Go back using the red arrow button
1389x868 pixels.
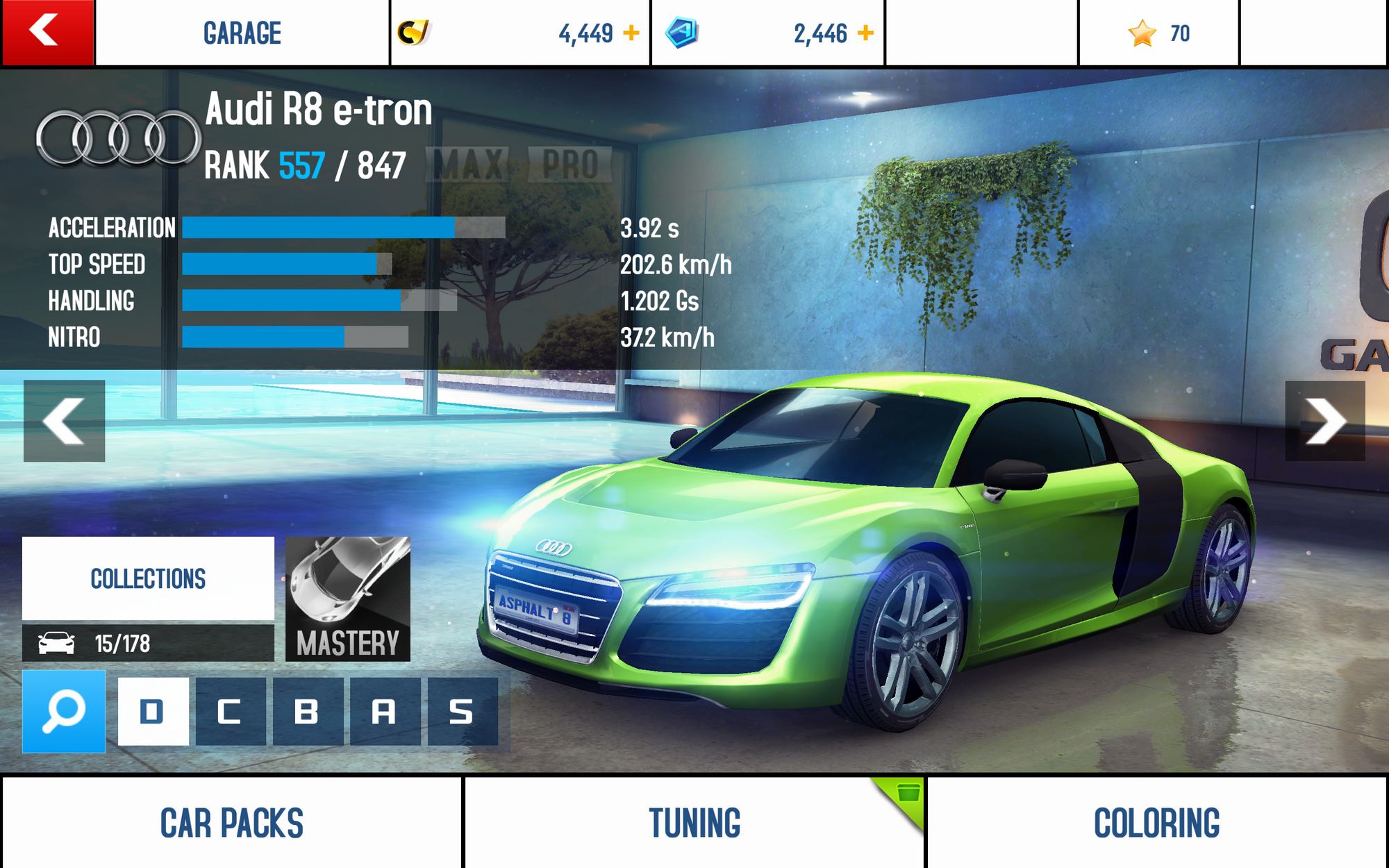coord(47,32)
